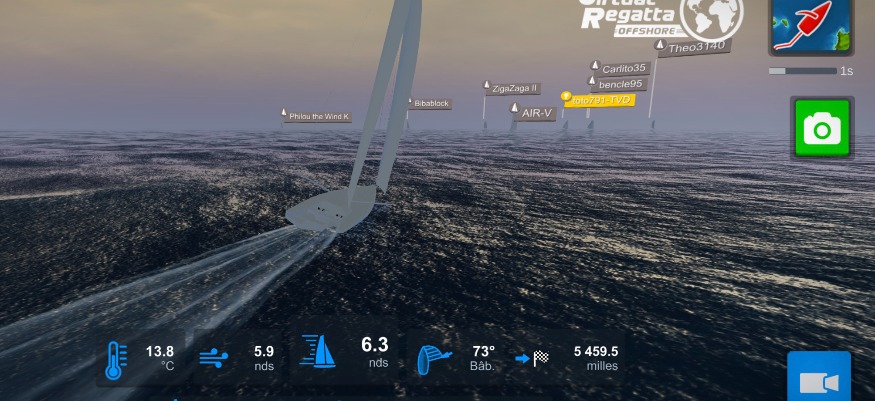Screen dimensions: 875x401
Task: Choose the bencle95 player label
Action: tap(620, 84)
